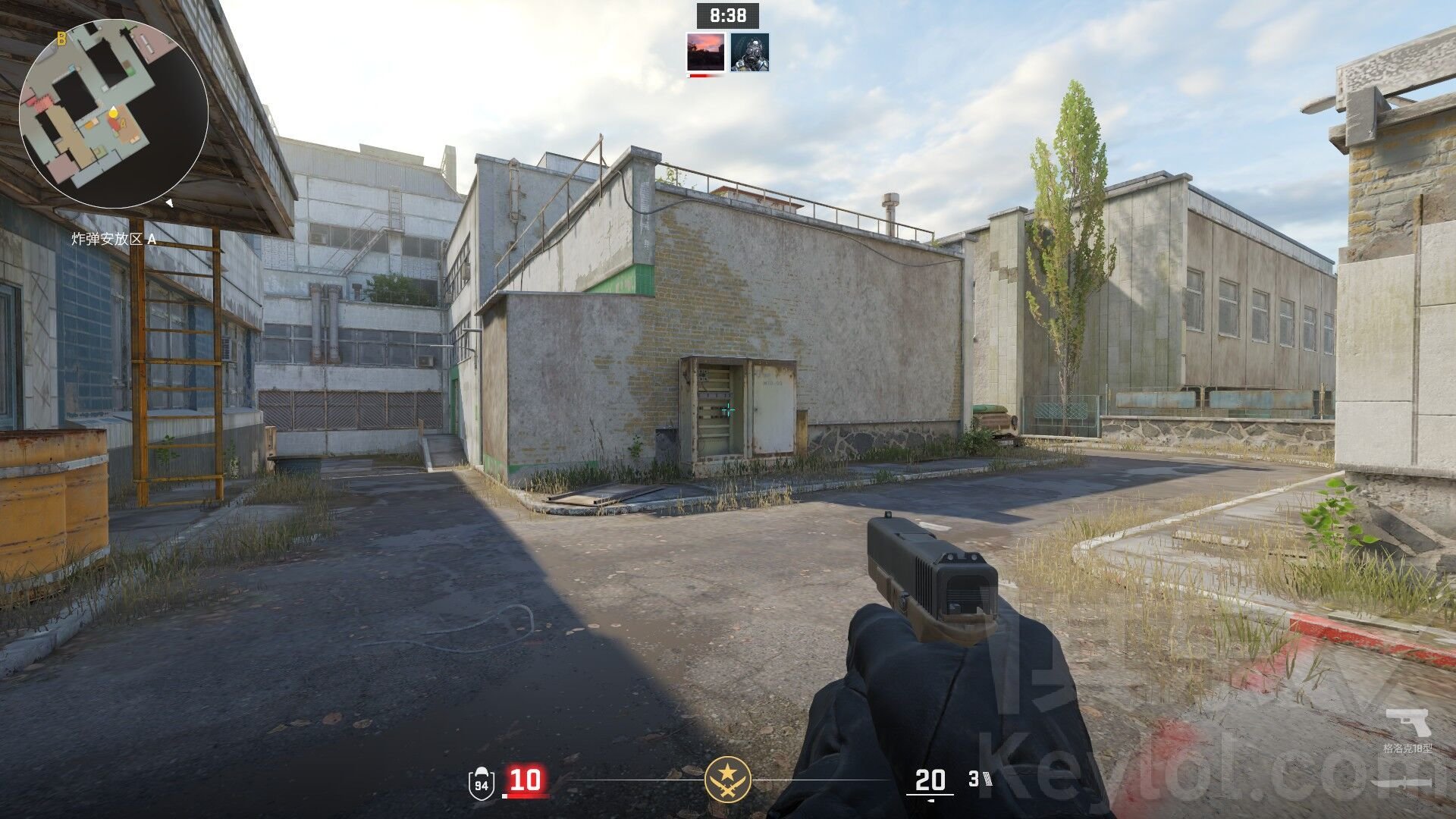1456x819 pixels.
Task: Switch to the knife weapon slot
Action: coord(1401,783)
